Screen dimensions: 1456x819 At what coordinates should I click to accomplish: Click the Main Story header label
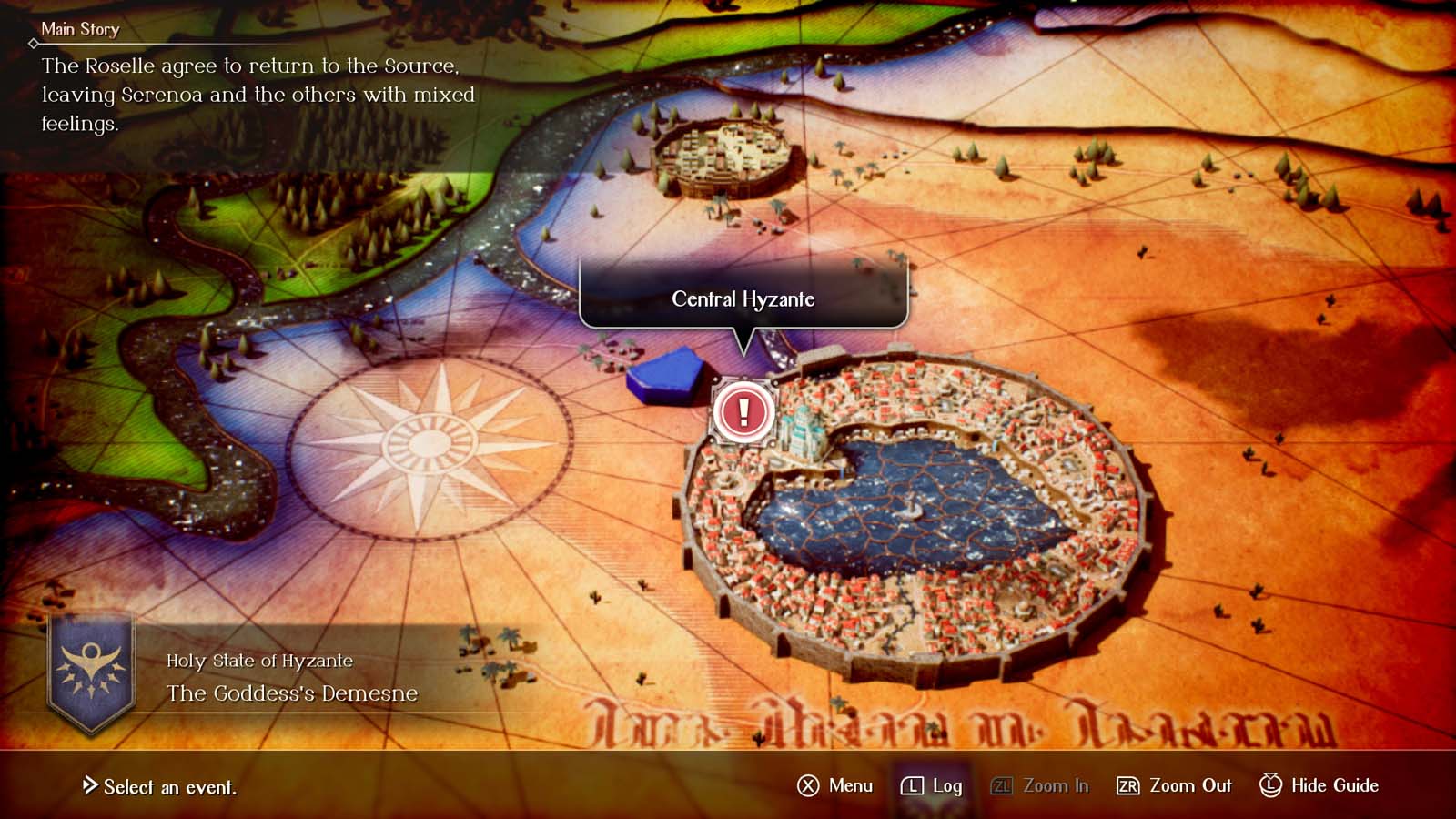click(81, 29)
